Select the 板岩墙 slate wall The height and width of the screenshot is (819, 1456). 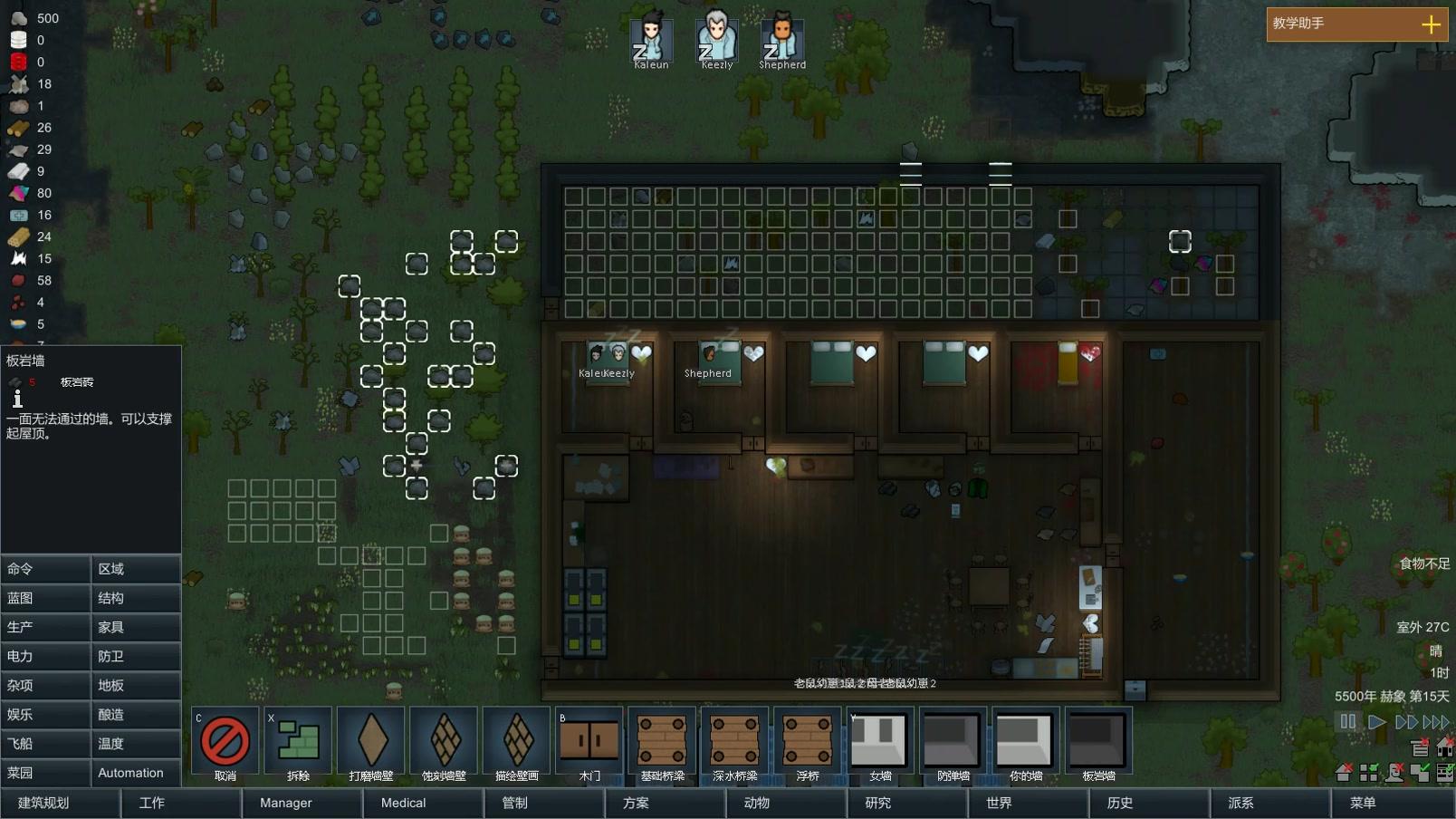[1098, 741]
